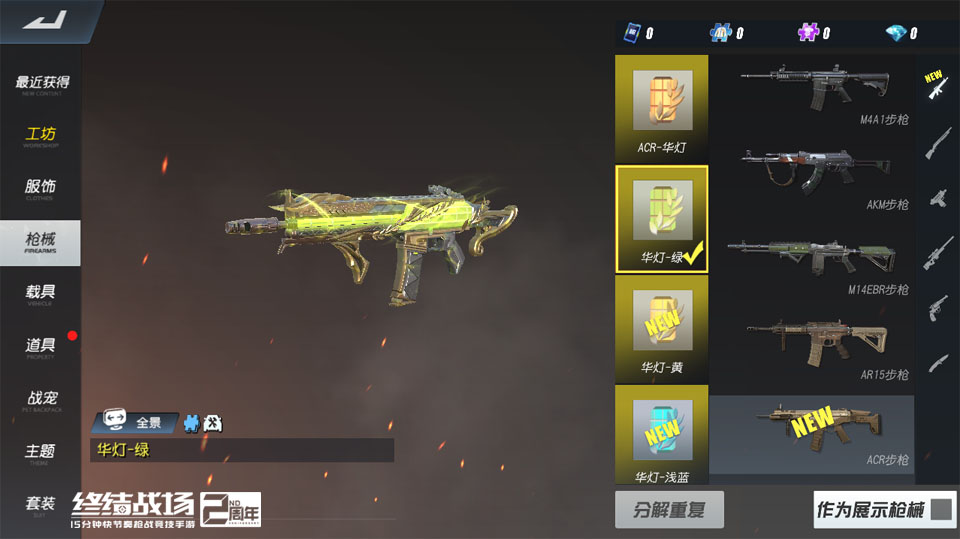960x539 pixels.
Task: Open the 道具 property tab
Action: coord(42,347)
